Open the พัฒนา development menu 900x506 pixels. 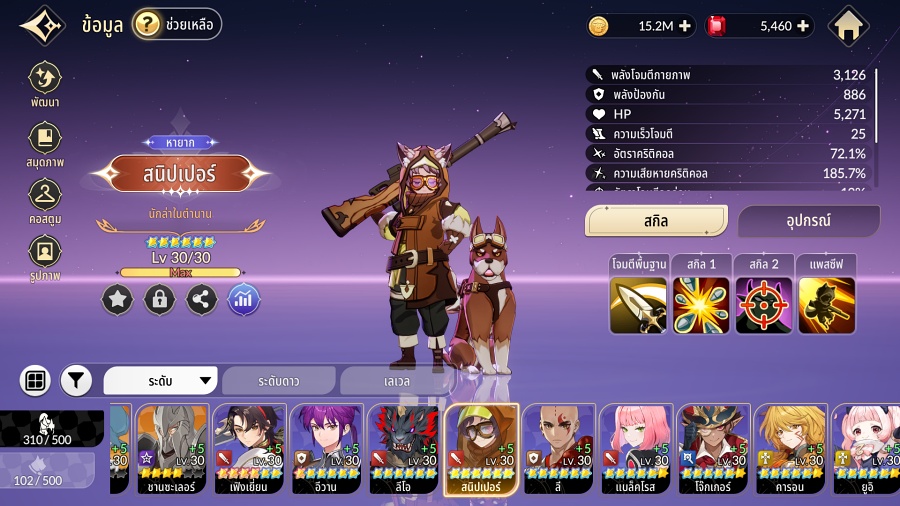tap(45, 83)
